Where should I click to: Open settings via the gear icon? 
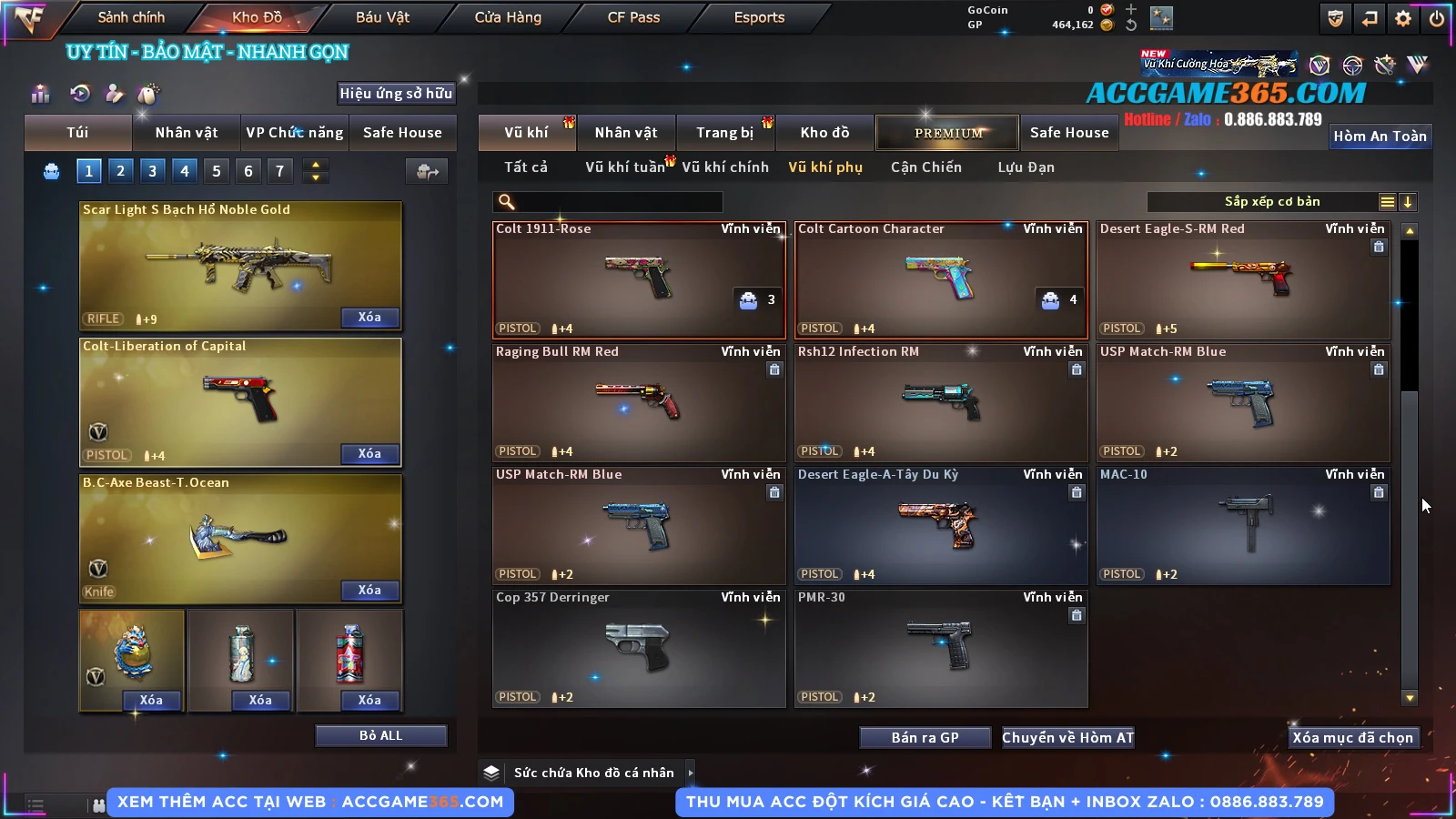tap(1403, 18)
